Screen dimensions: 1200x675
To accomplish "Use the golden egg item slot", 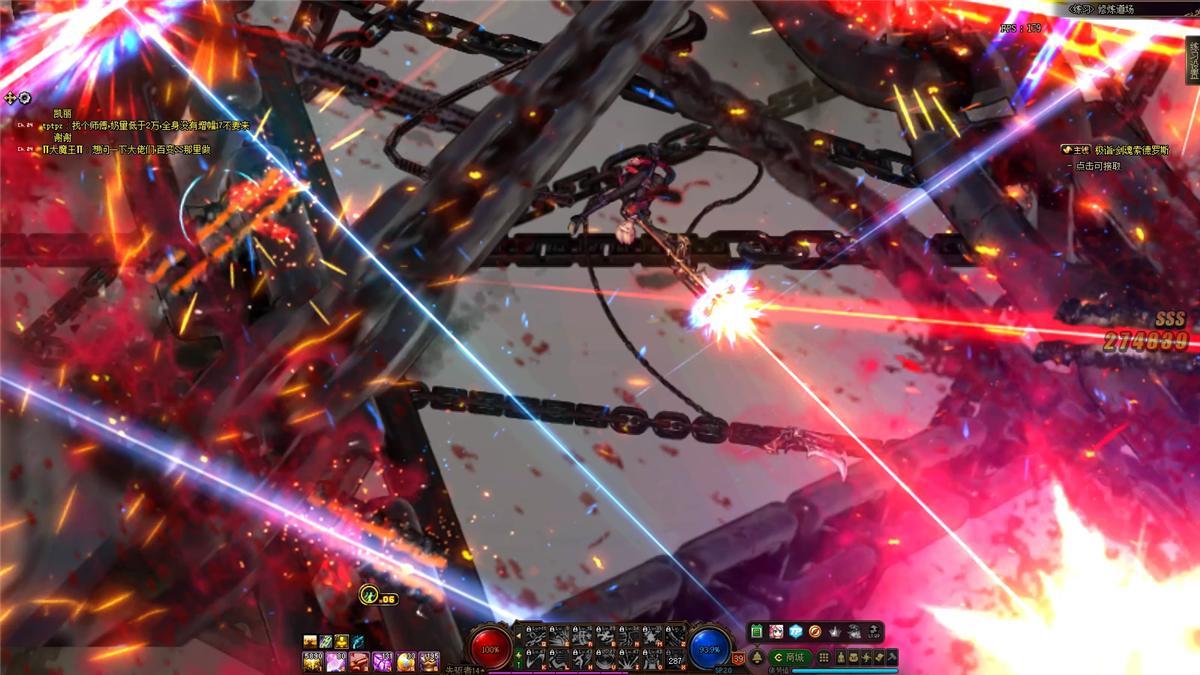I will 406,661.
